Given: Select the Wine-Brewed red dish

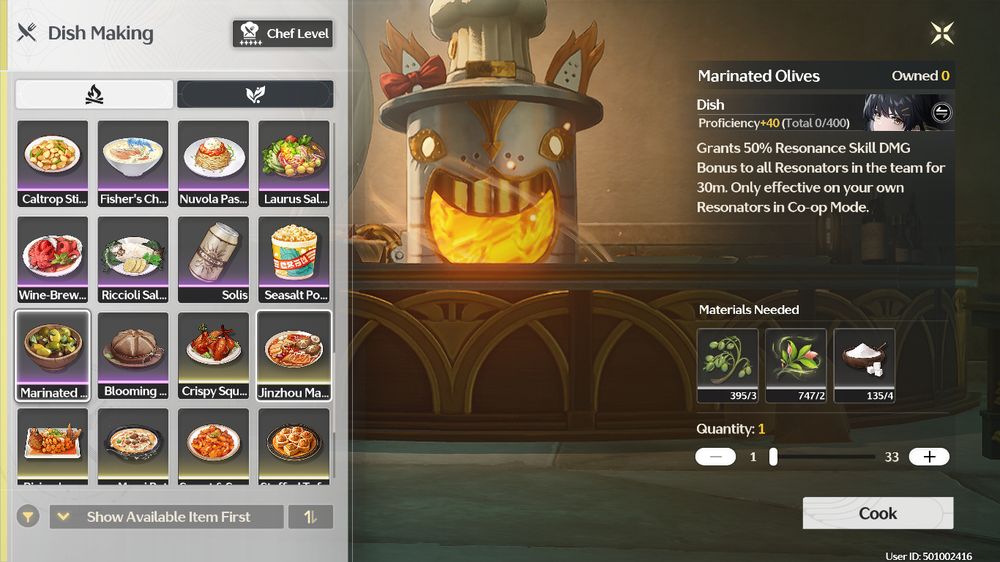Looking at the screenshot, I should (53, 260).
